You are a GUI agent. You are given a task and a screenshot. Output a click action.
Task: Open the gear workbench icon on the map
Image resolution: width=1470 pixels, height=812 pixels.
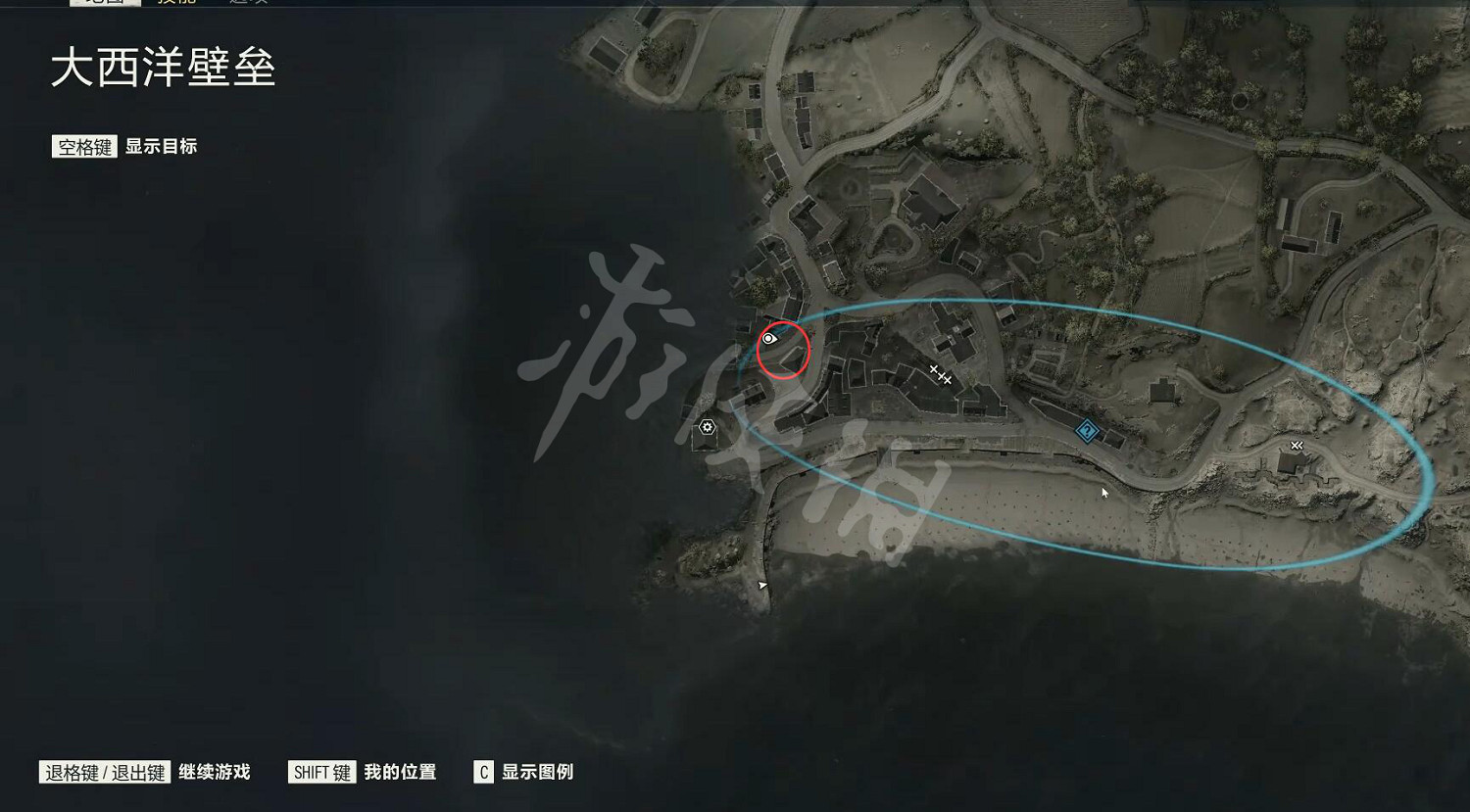point(708,427)
